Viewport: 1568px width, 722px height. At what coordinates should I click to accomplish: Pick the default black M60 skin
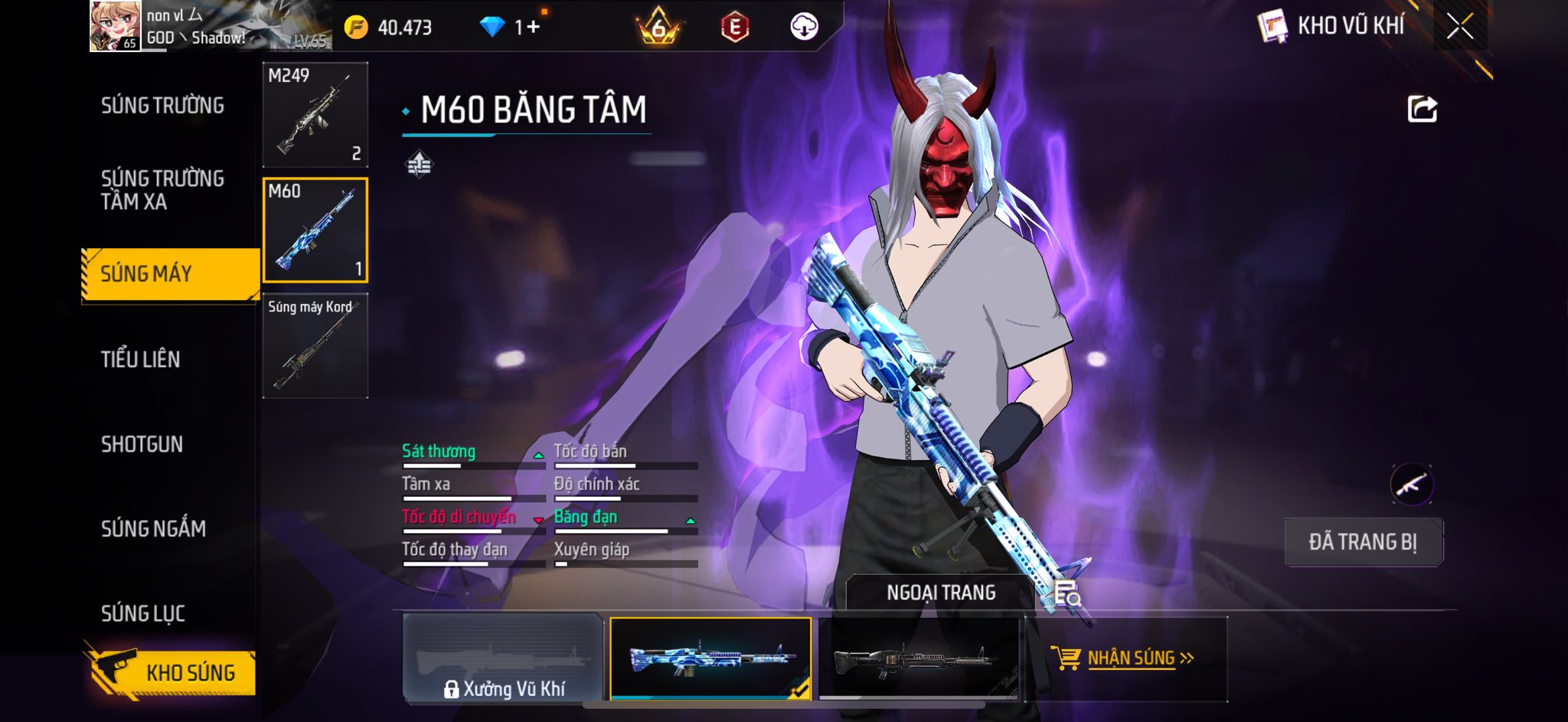pos(919,659)
